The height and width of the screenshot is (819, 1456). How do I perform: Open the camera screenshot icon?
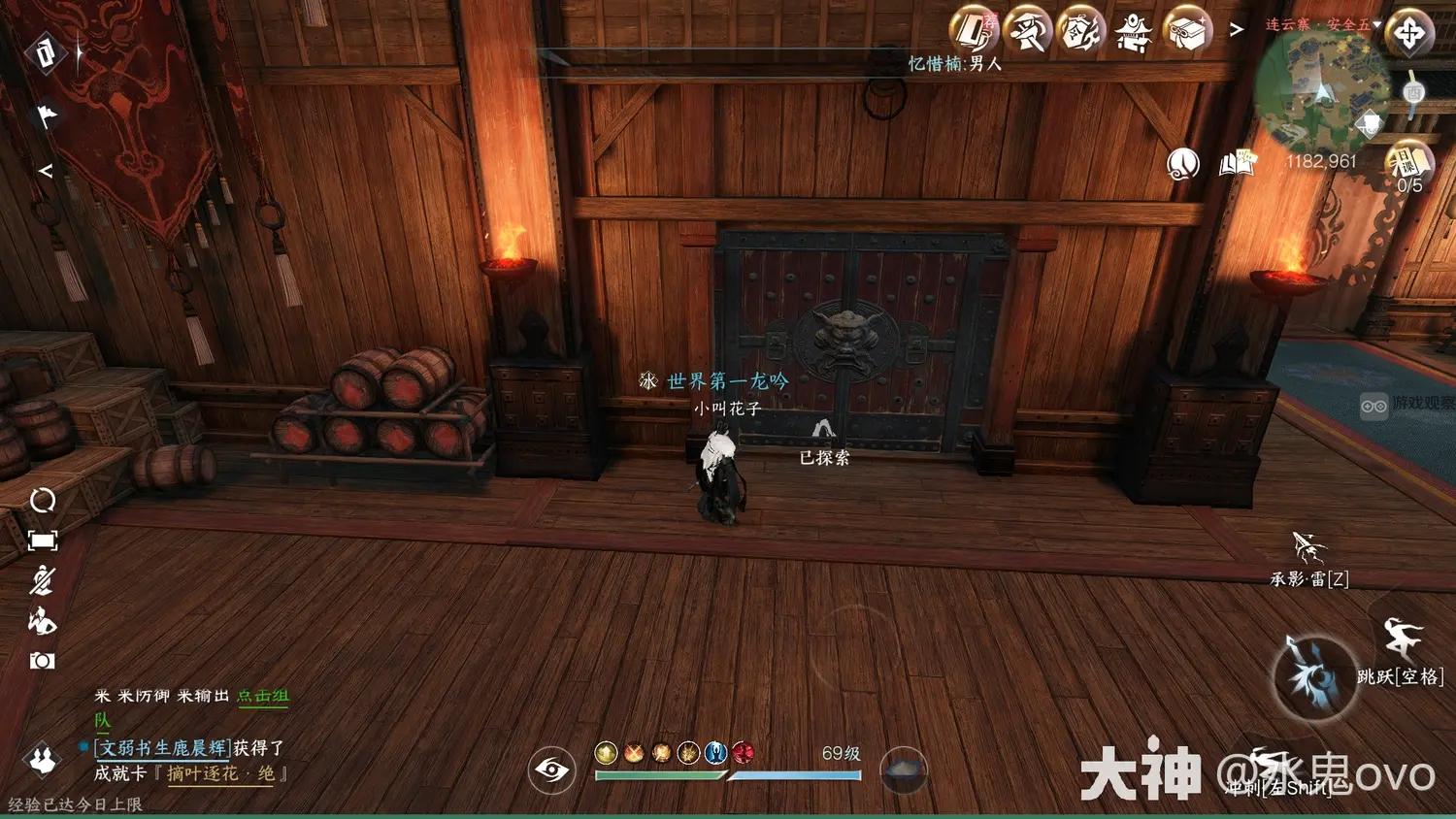tap(42, 661)
